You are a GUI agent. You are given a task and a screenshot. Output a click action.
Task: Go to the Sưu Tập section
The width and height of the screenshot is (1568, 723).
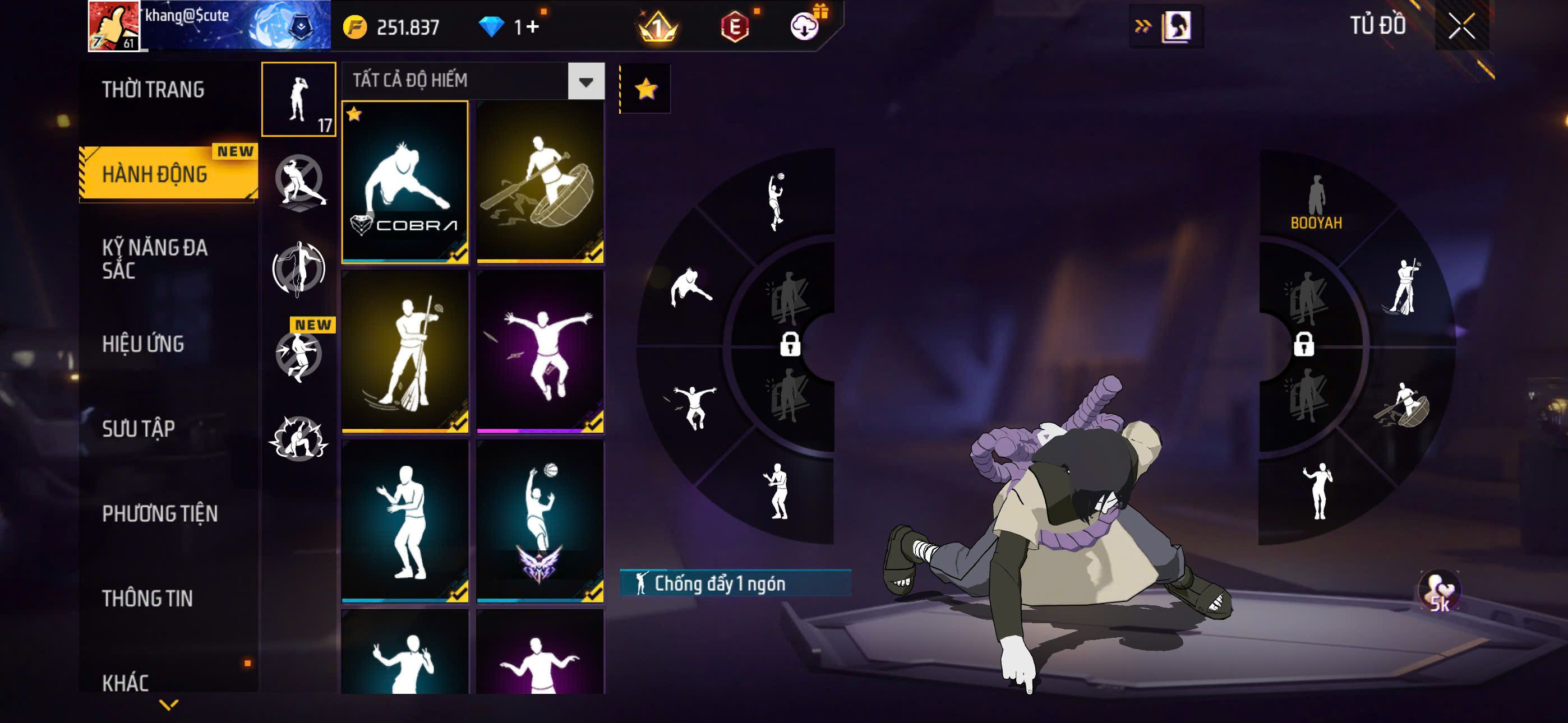pyautogui.click(x=138, y=428)
